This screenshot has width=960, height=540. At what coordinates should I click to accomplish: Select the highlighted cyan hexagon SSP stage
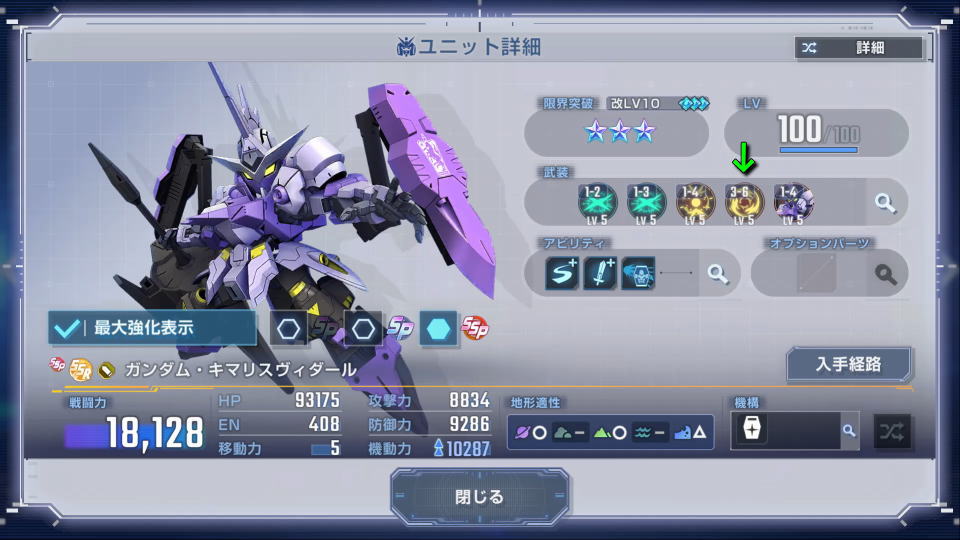tap(438, 328)
